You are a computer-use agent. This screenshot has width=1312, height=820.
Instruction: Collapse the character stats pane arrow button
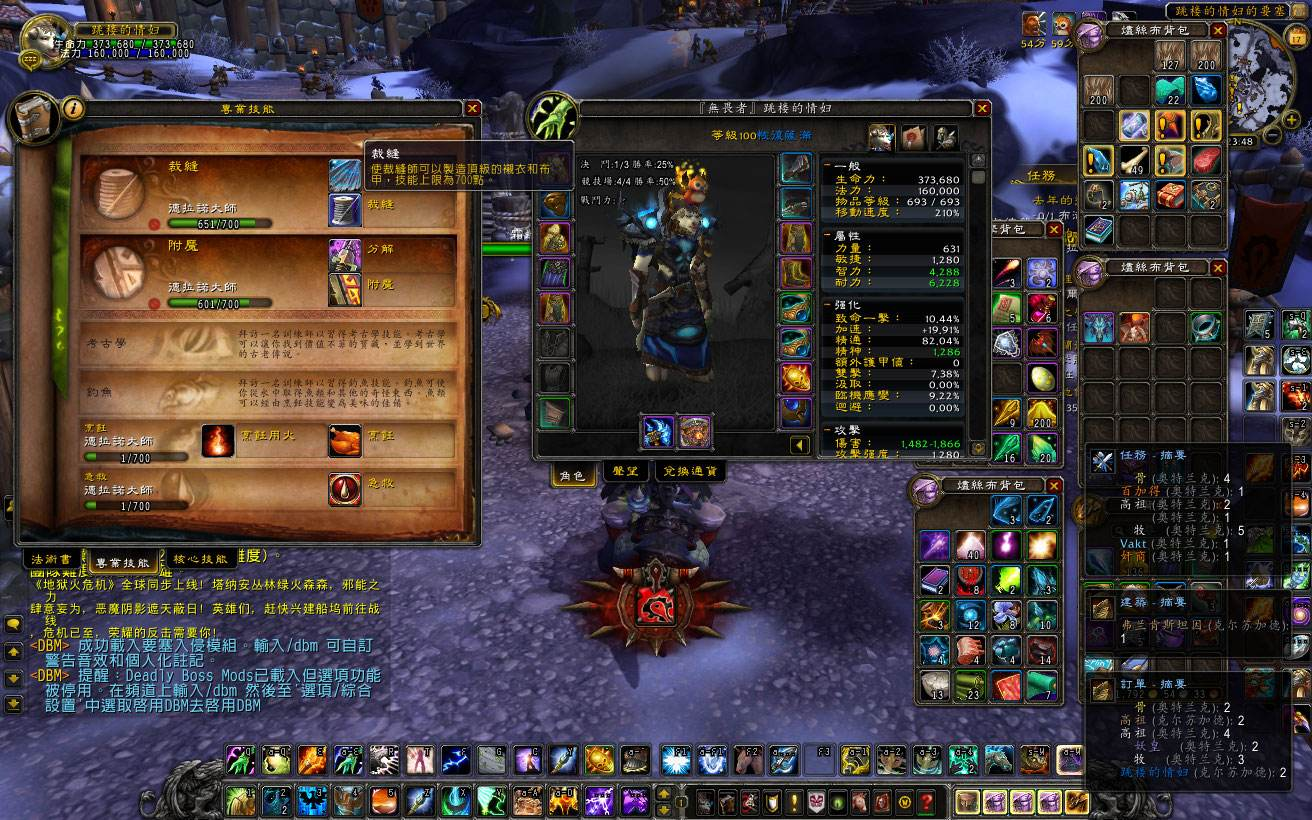tap(800, 444)
